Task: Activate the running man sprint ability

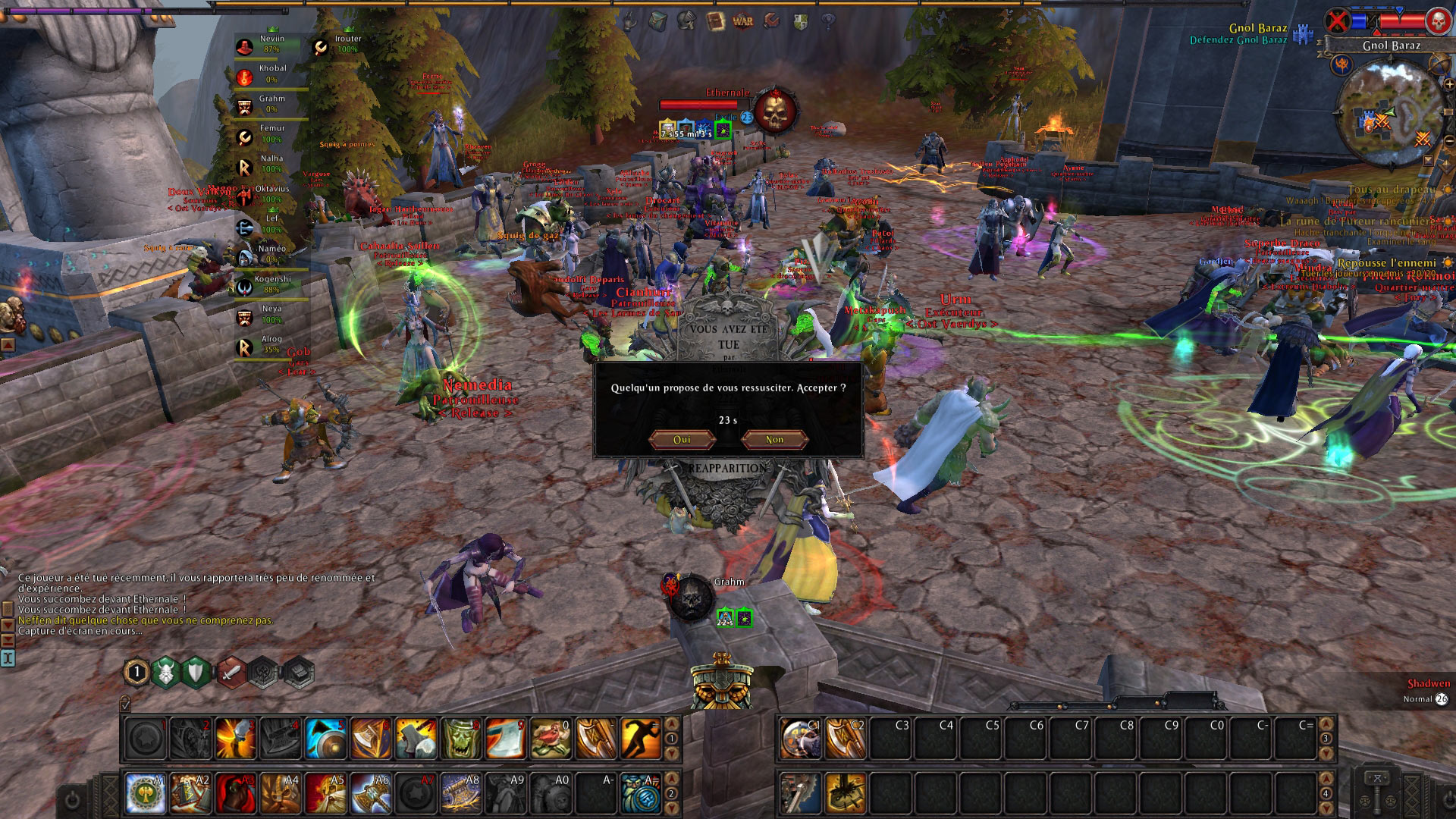Action: click(x=641, y=738)
